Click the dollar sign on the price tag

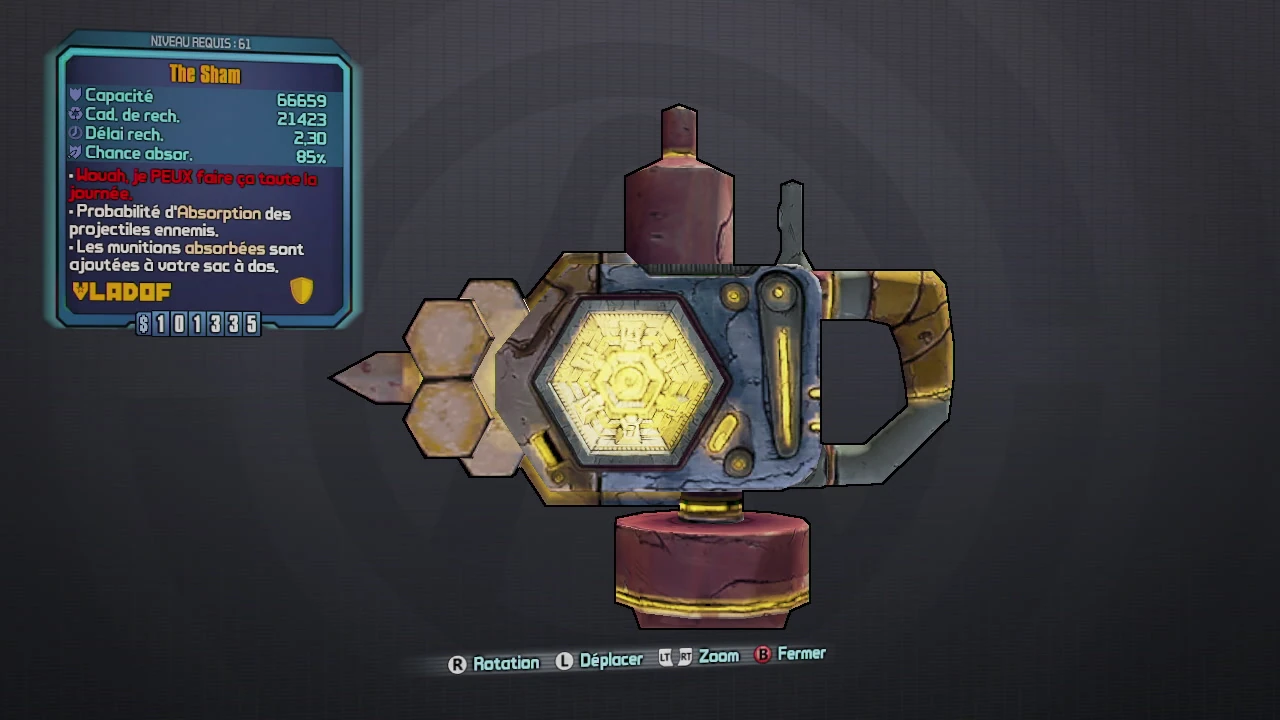click(143, 324)
